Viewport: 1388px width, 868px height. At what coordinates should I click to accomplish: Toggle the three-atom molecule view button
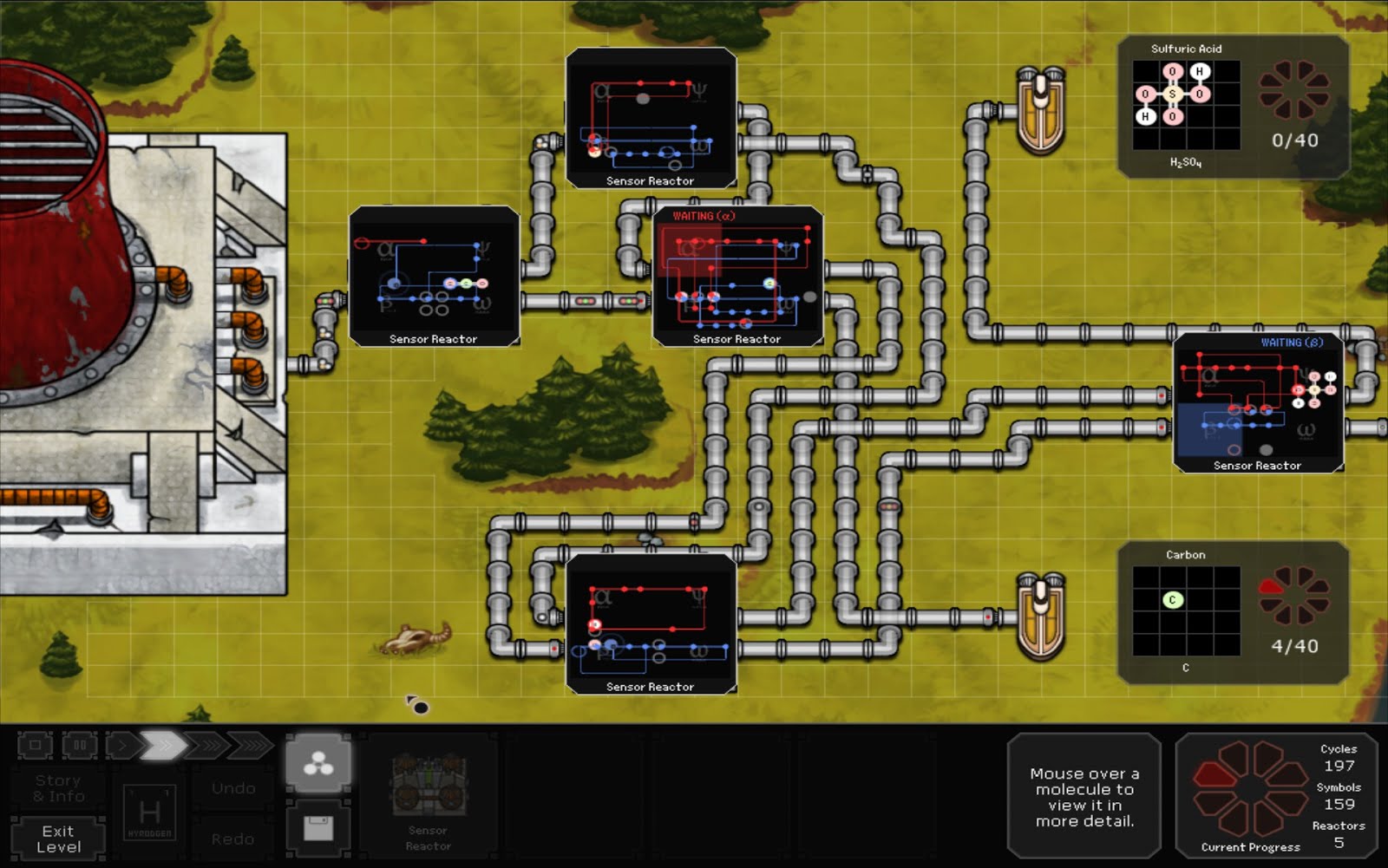click(x=318, y=763)
